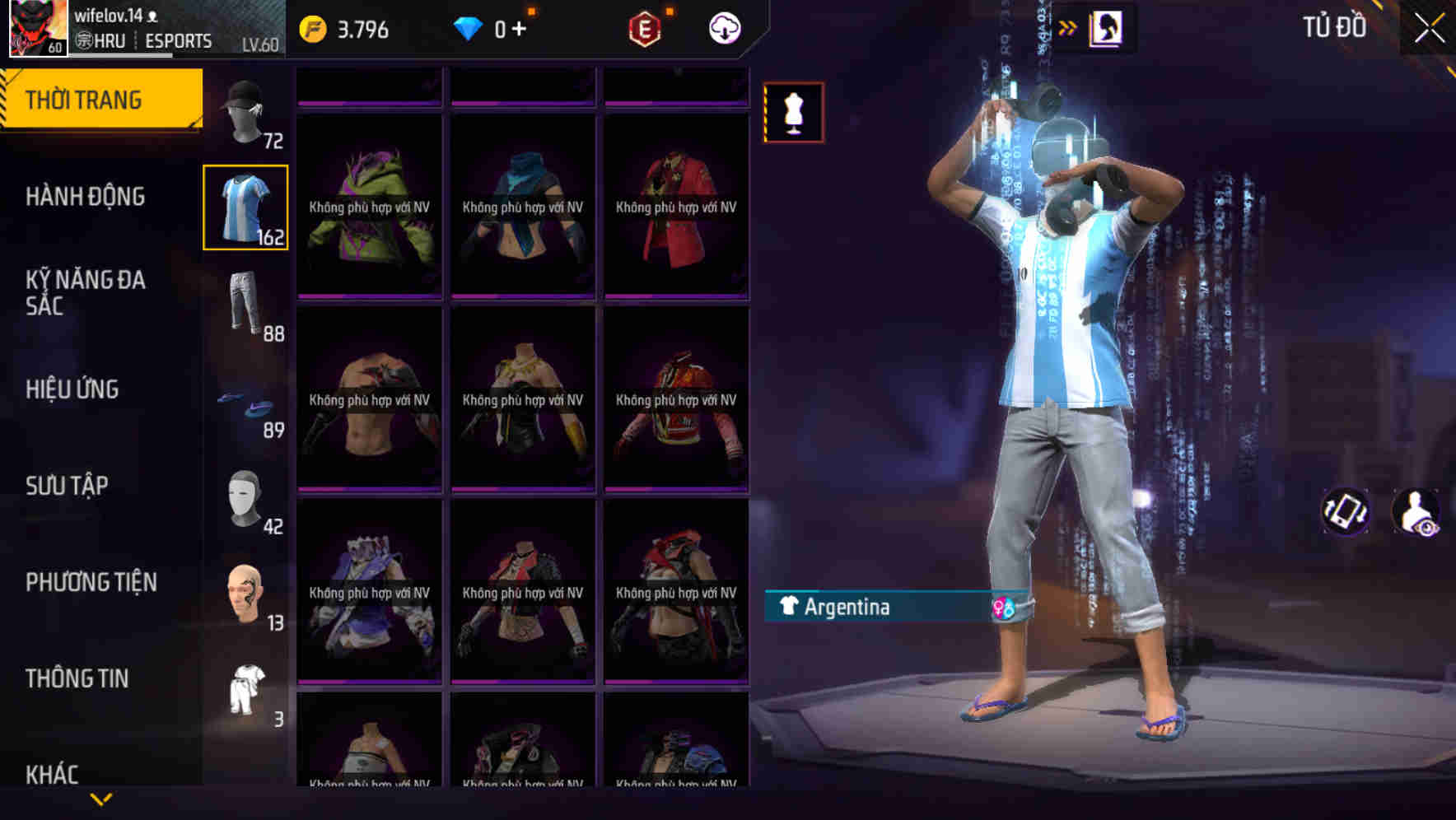The height and width of the screenshot is (820, 1456).
Task: Select the equipped Argentina jersey thumbnail
Action: tap(245, 207)
